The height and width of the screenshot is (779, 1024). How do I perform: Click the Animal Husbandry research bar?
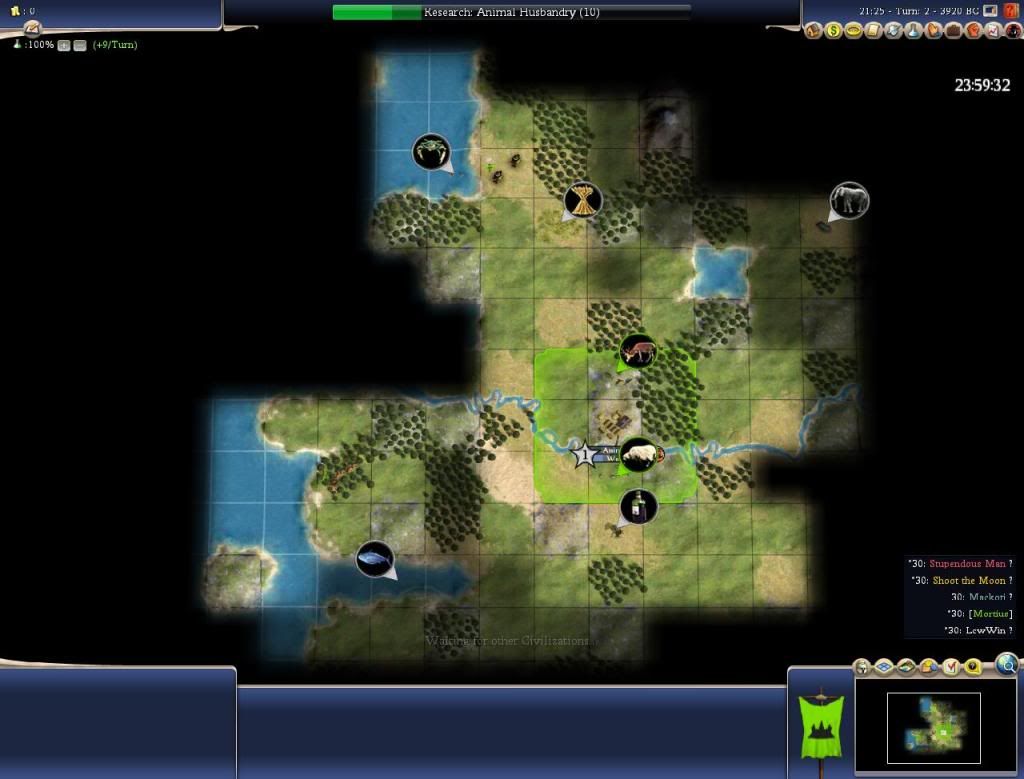(x=510, y=12)
